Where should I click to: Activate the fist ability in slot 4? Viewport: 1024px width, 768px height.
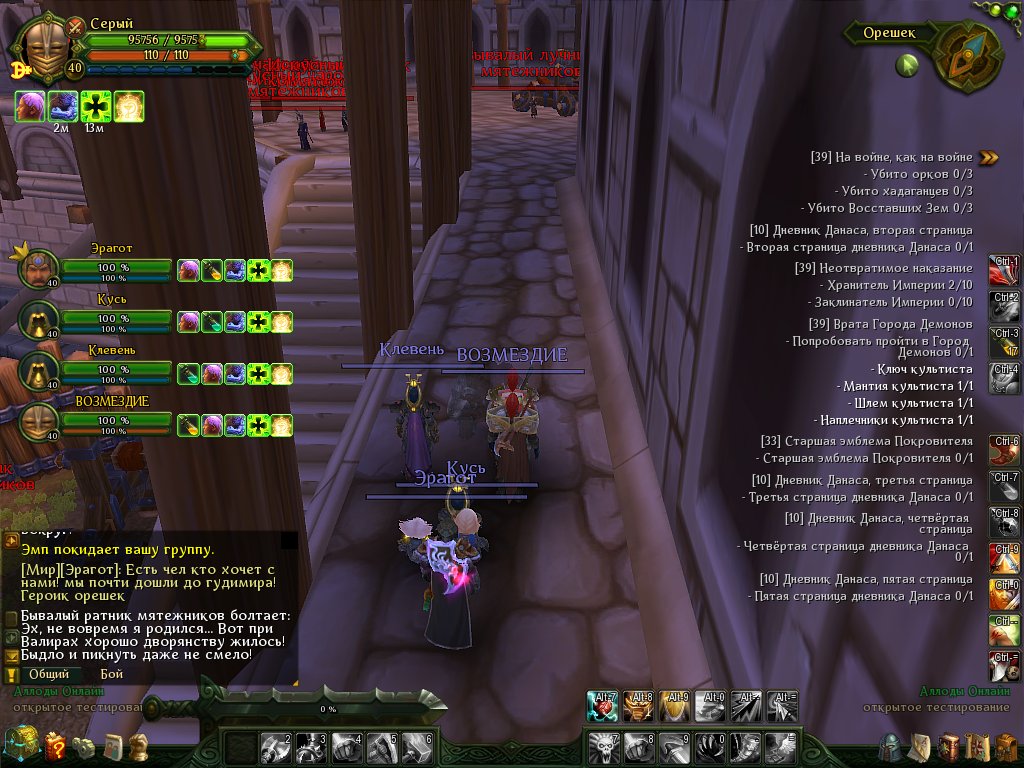[346, 746]
